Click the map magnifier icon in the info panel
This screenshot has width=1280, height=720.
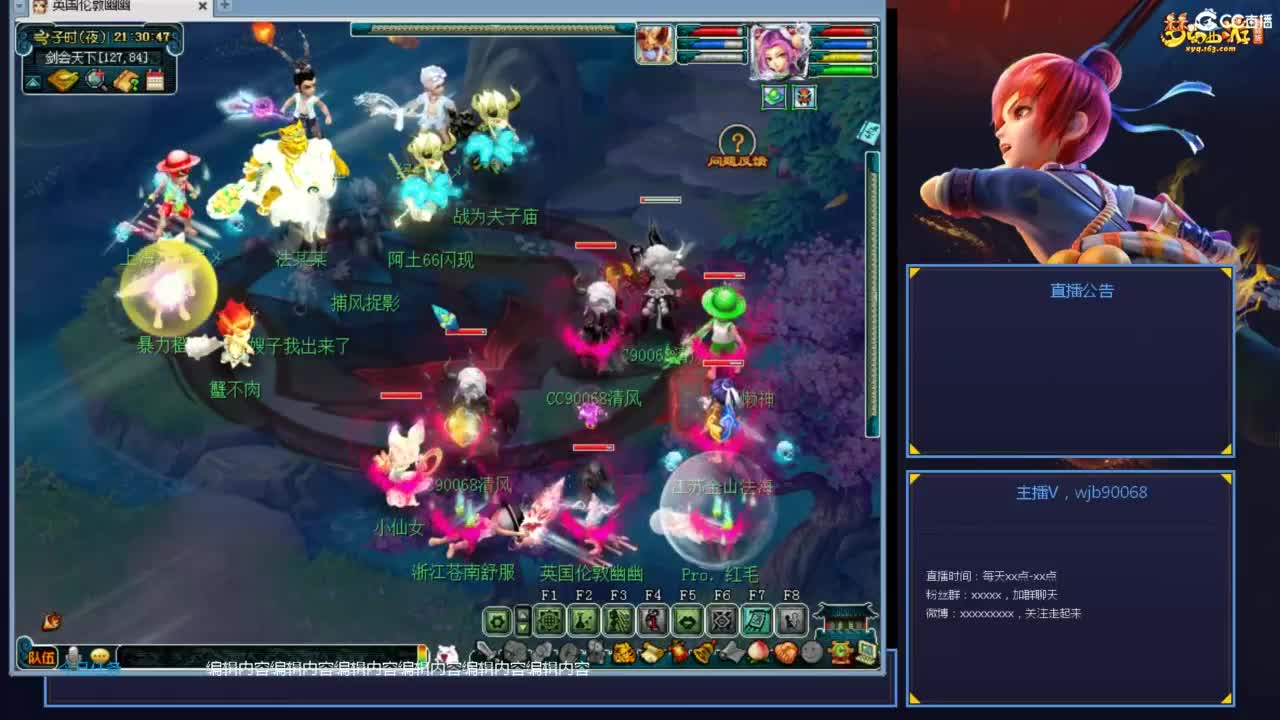tap(94, 79)
